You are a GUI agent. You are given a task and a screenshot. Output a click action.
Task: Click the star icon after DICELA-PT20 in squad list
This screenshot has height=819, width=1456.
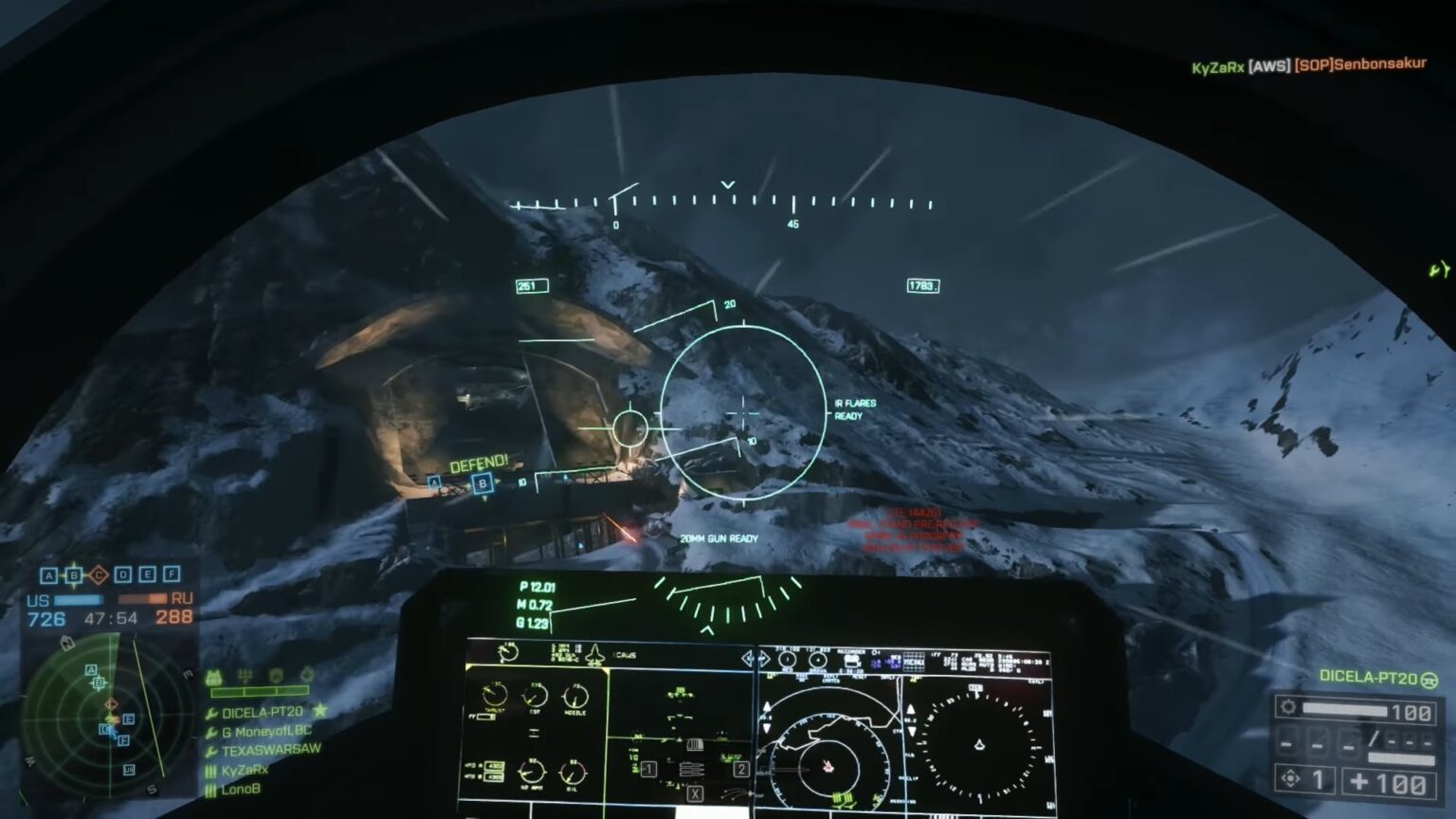pos(318,711)
